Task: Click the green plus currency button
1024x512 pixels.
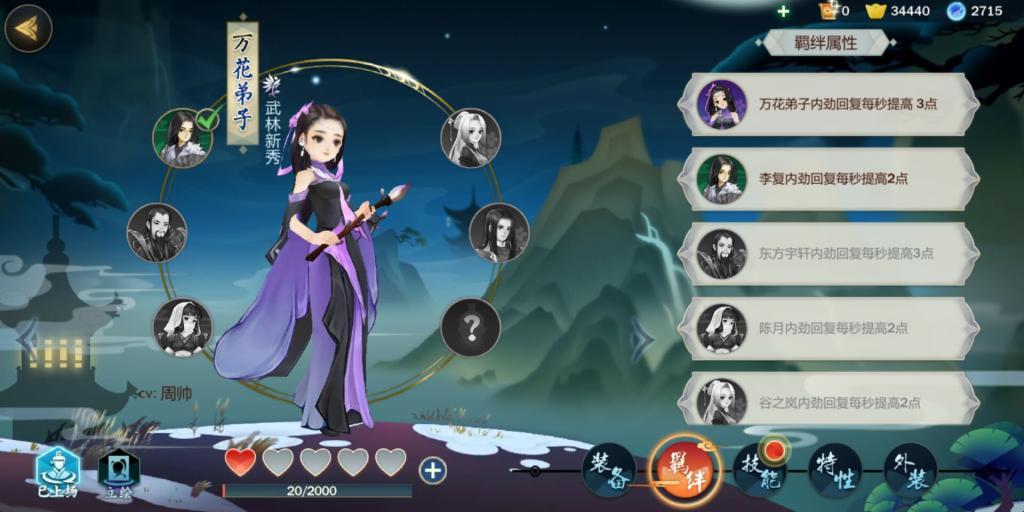Action: pos(783,11)
